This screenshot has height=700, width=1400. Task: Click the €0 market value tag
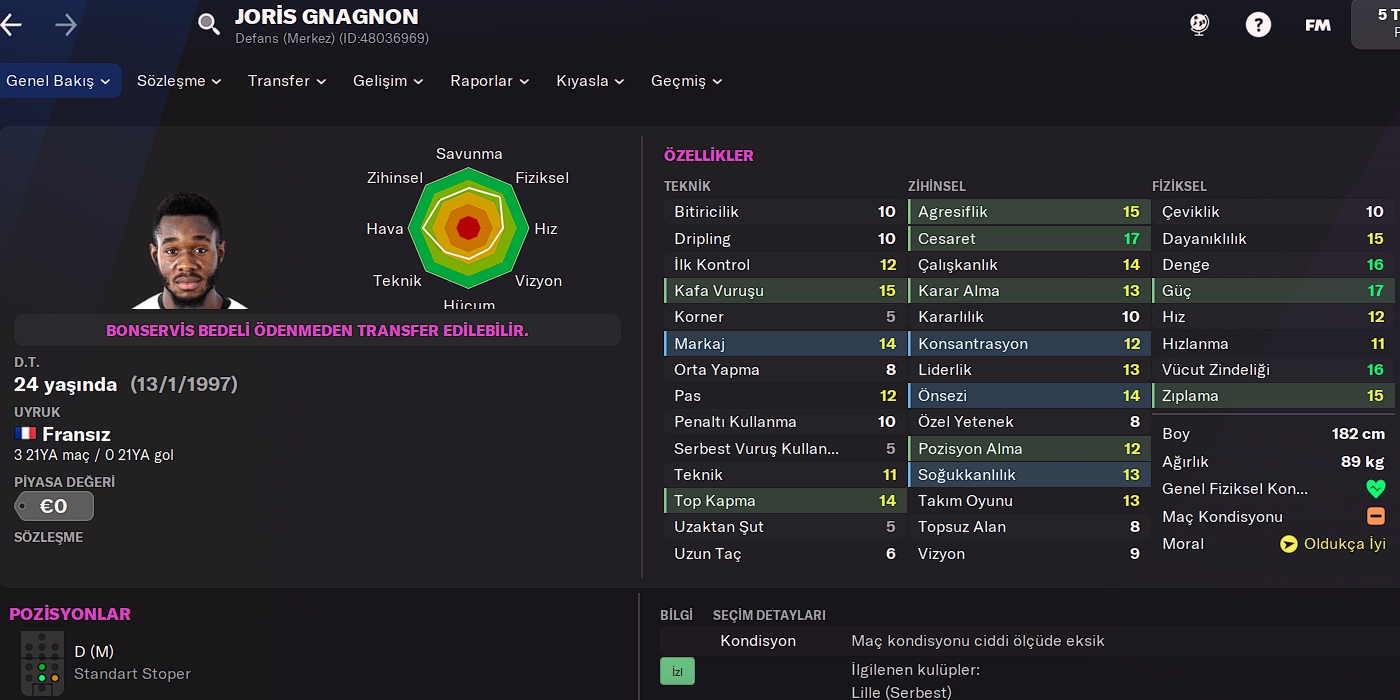click(x=54, y=506)
